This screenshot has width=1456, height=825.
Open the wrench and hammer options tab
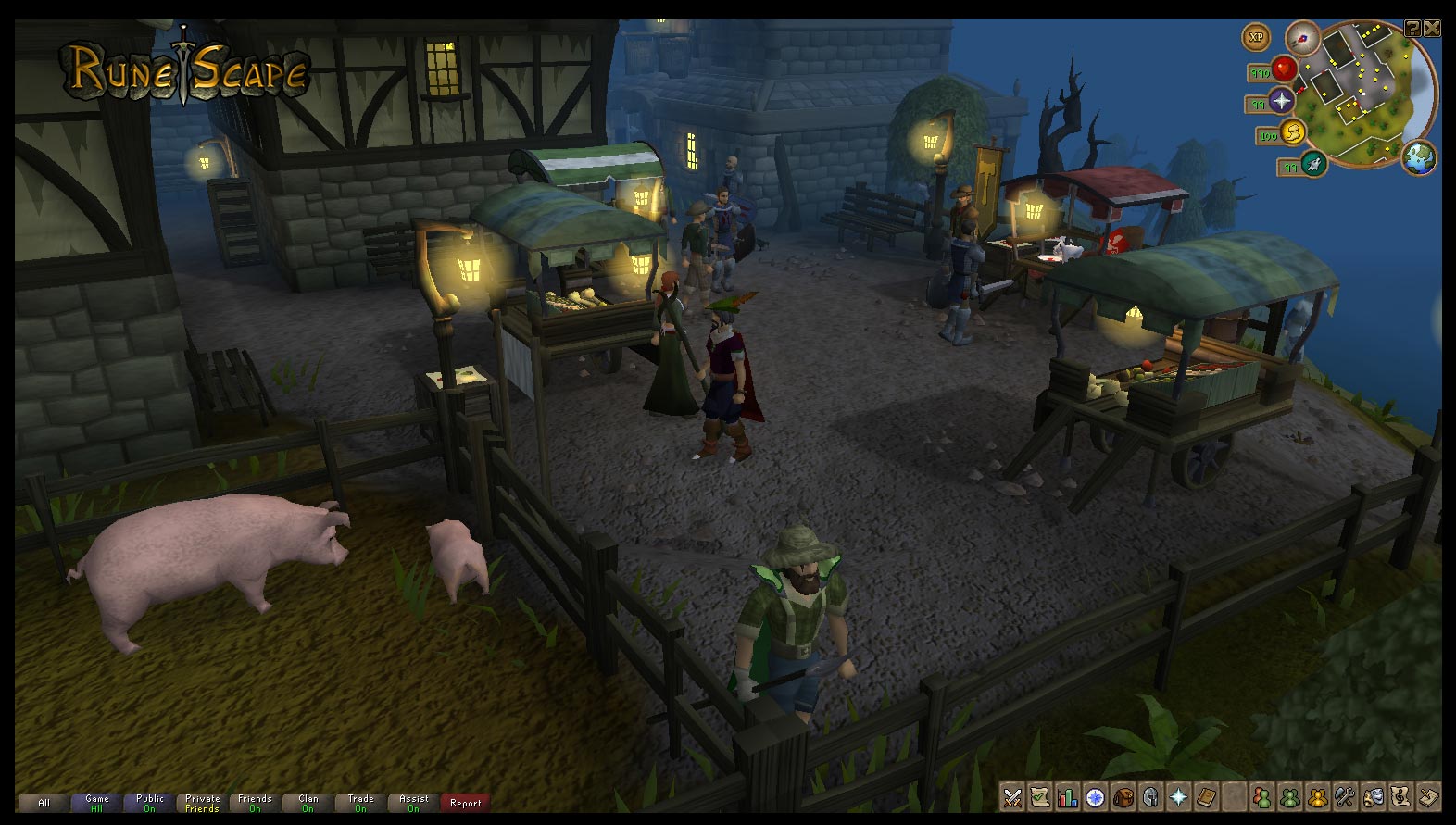pos(1345,797)
